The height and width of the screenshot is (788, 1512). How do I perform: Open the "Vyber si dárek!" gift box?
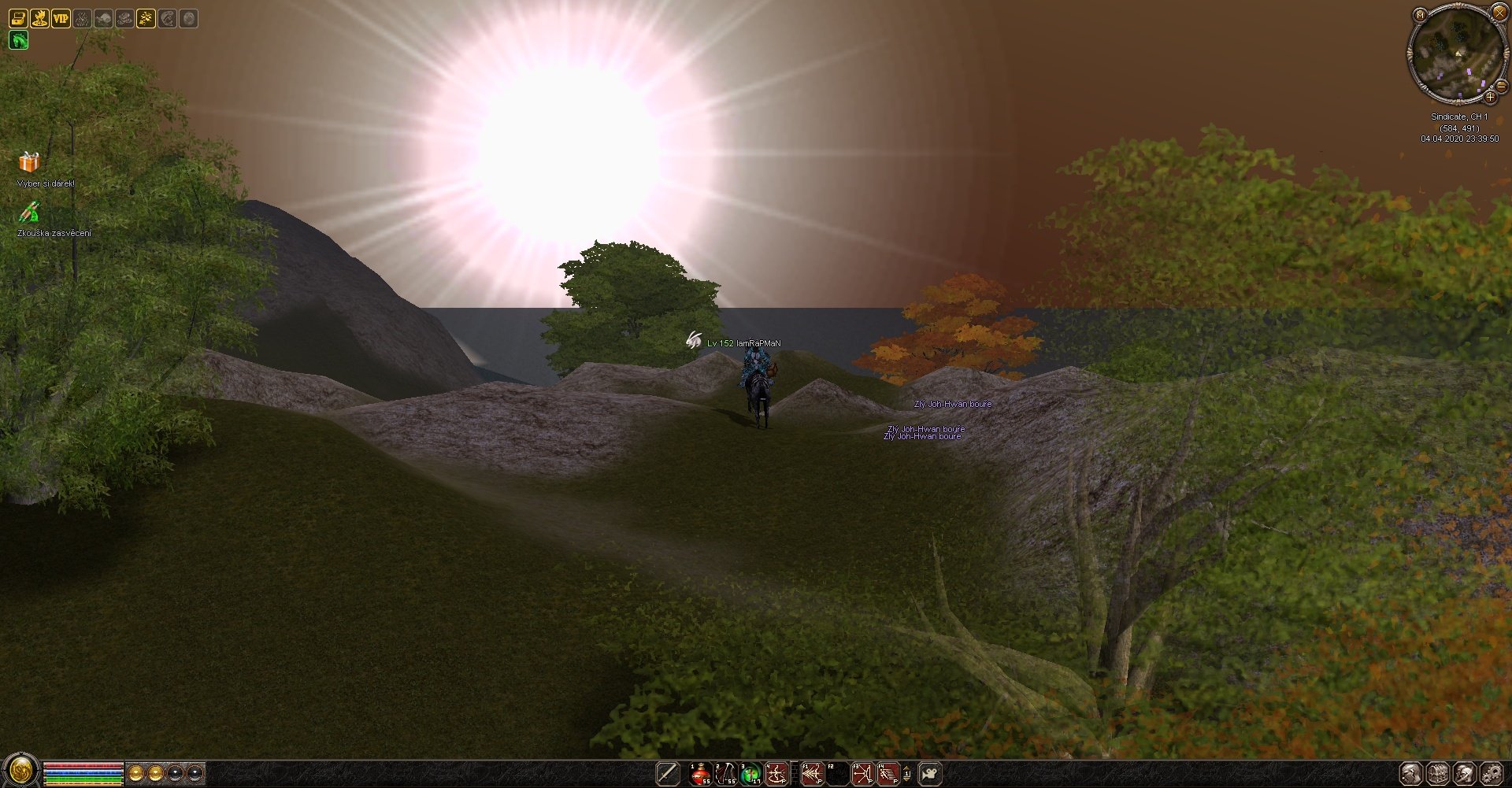point(29,162)
